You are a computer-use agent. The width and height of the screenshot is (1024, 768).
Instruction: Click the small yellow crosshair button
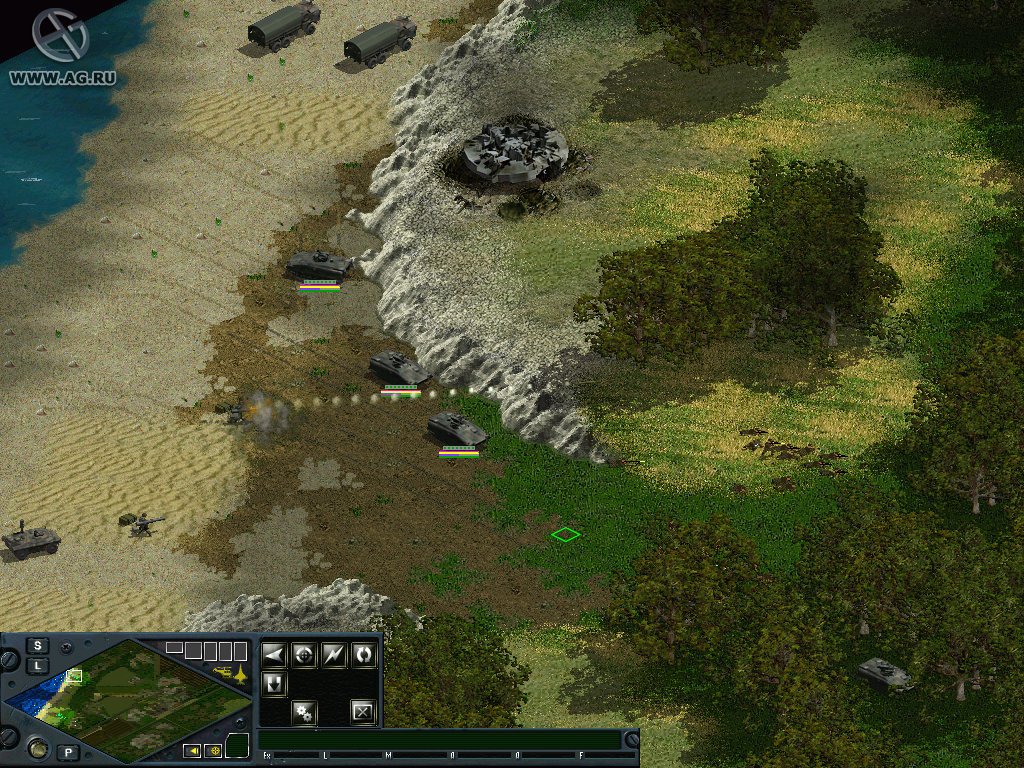click(212, 751)
